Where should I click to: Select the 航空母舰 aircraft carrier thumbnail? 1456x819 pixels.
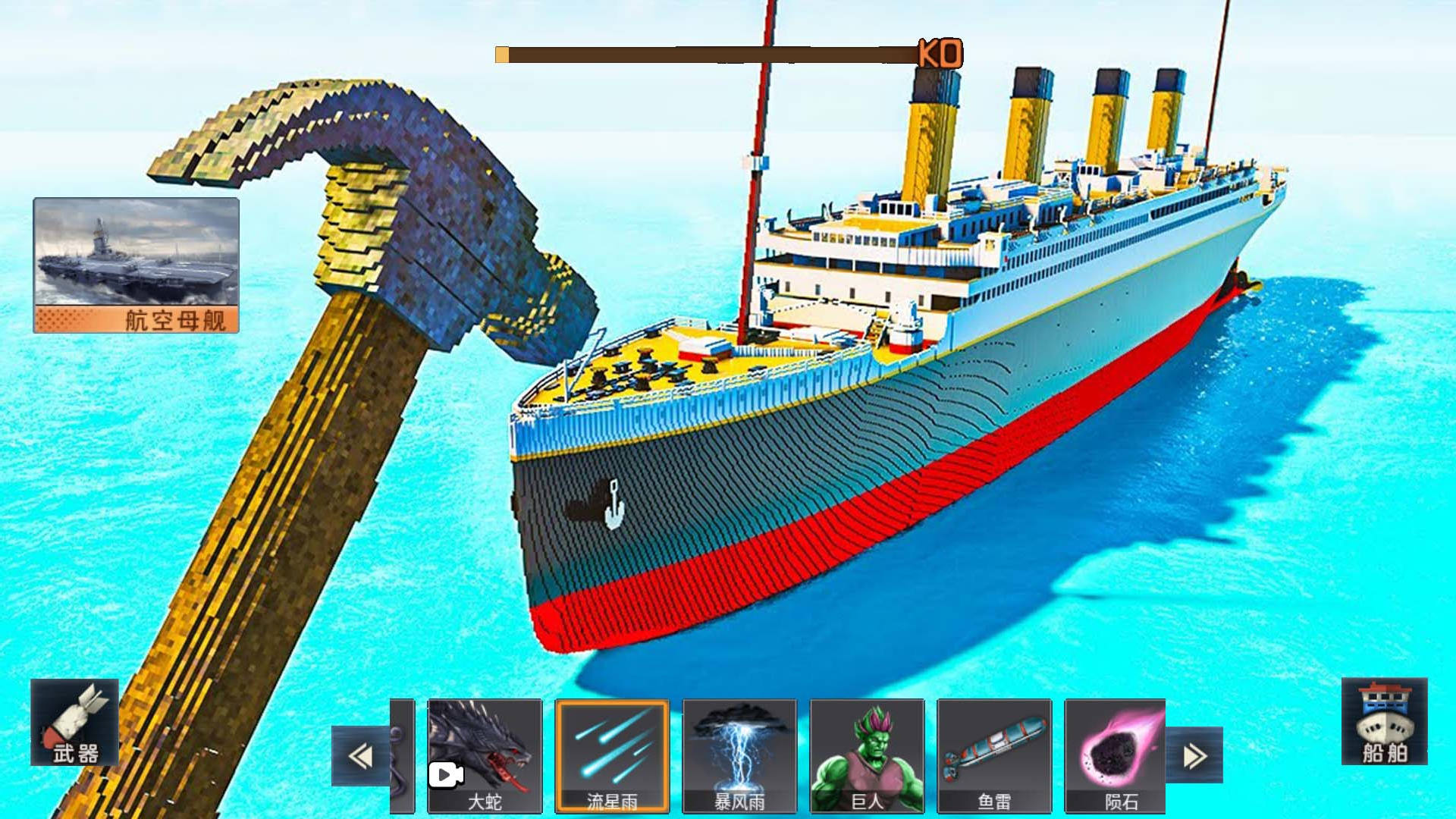point(136,265)
